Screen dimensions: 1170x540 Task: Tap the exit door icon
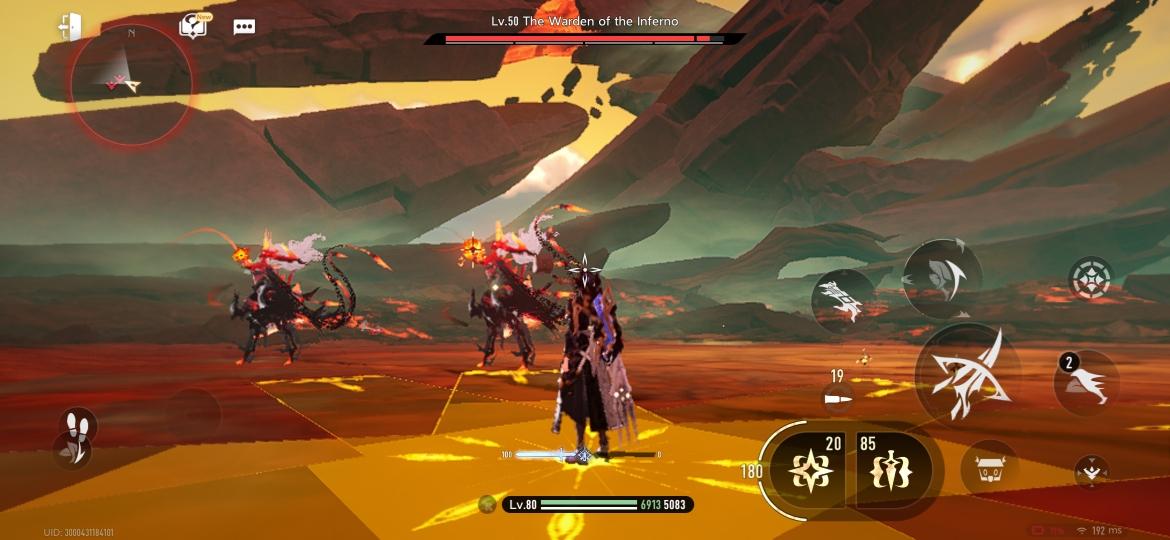coord(70,27)
